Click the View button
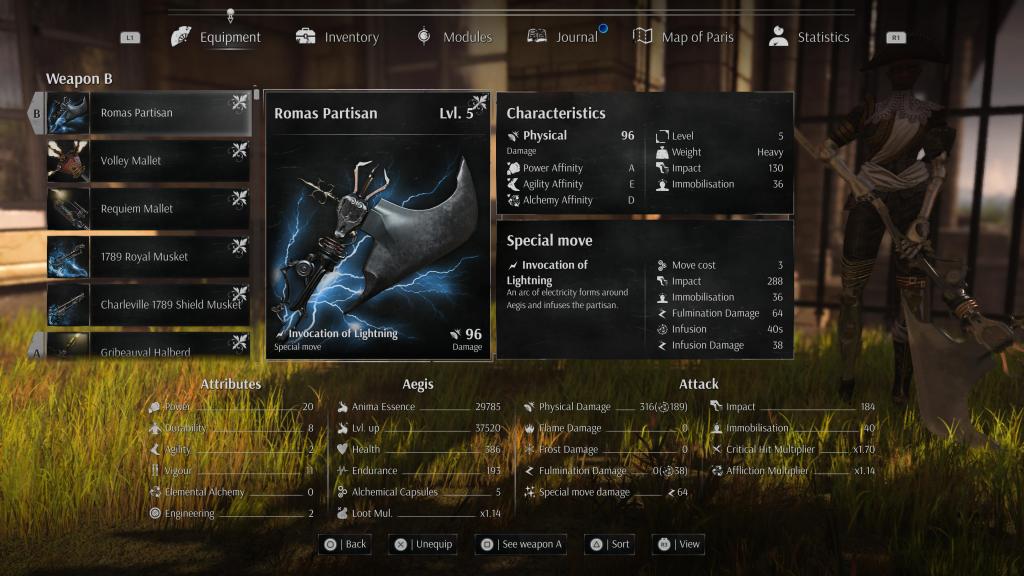The image size is (1024, 576). tap(679, 544)
